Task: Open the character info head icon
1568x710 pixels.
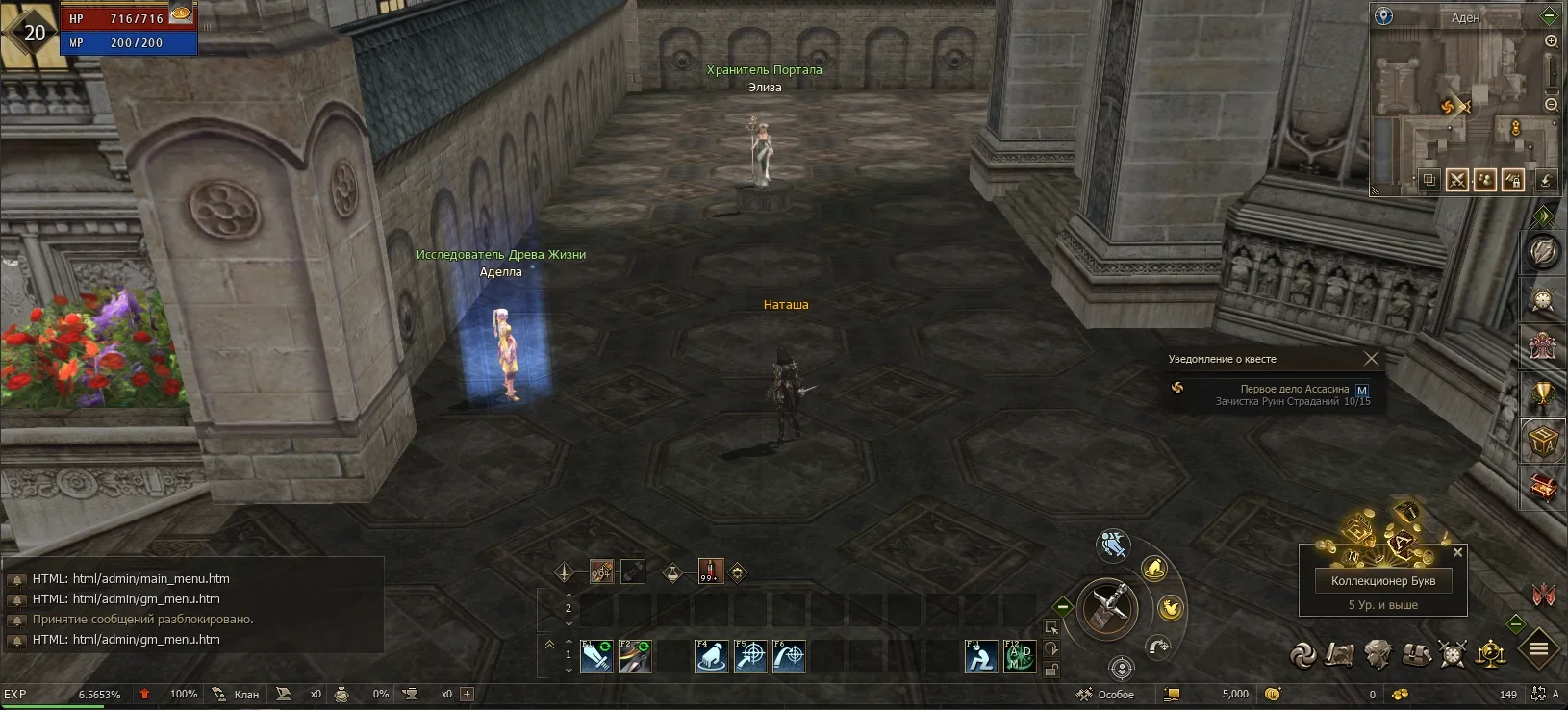Action: coord(1376,654)
